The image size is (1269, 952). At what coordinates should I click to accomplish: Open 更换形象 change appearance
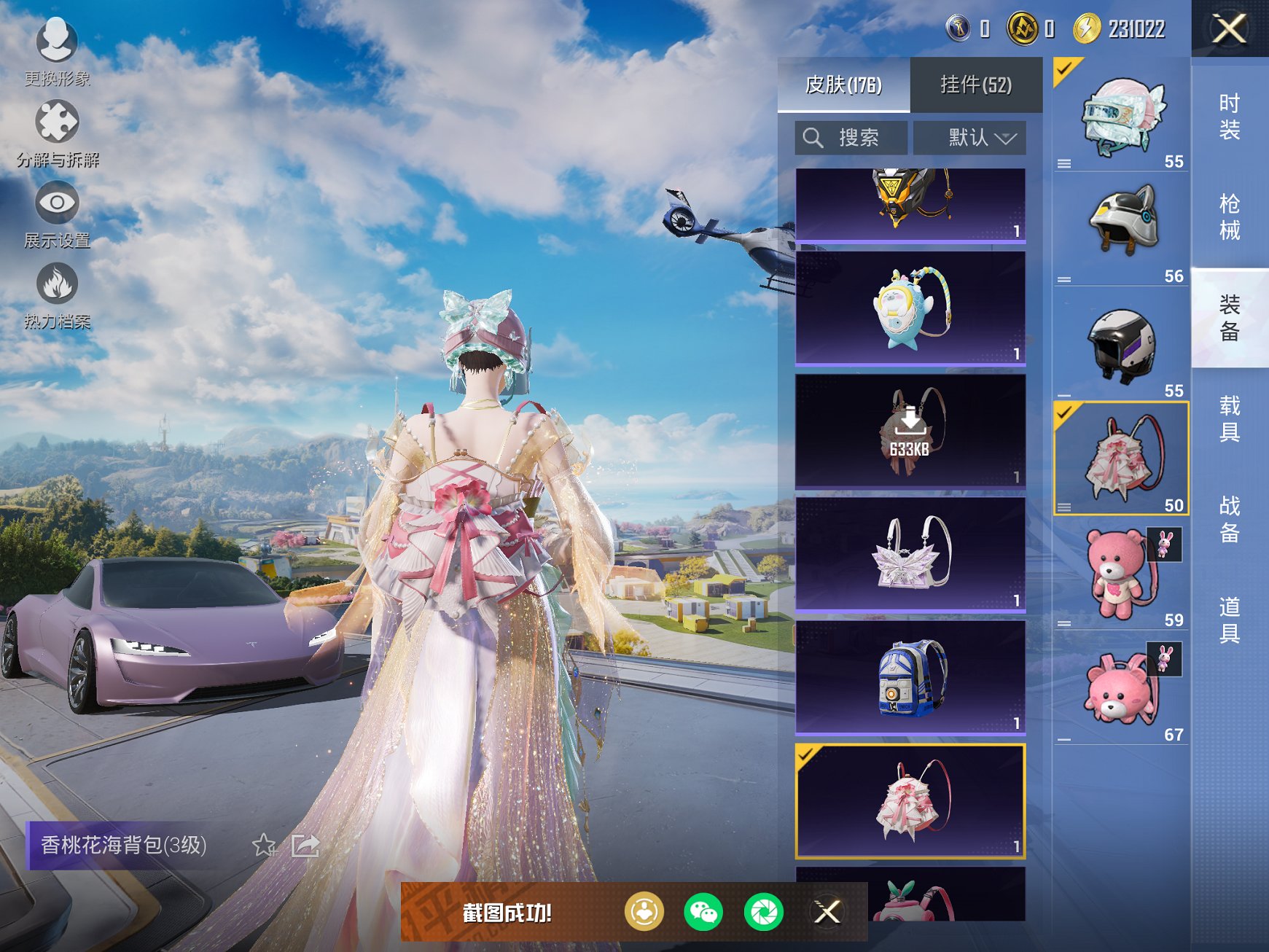57,50
